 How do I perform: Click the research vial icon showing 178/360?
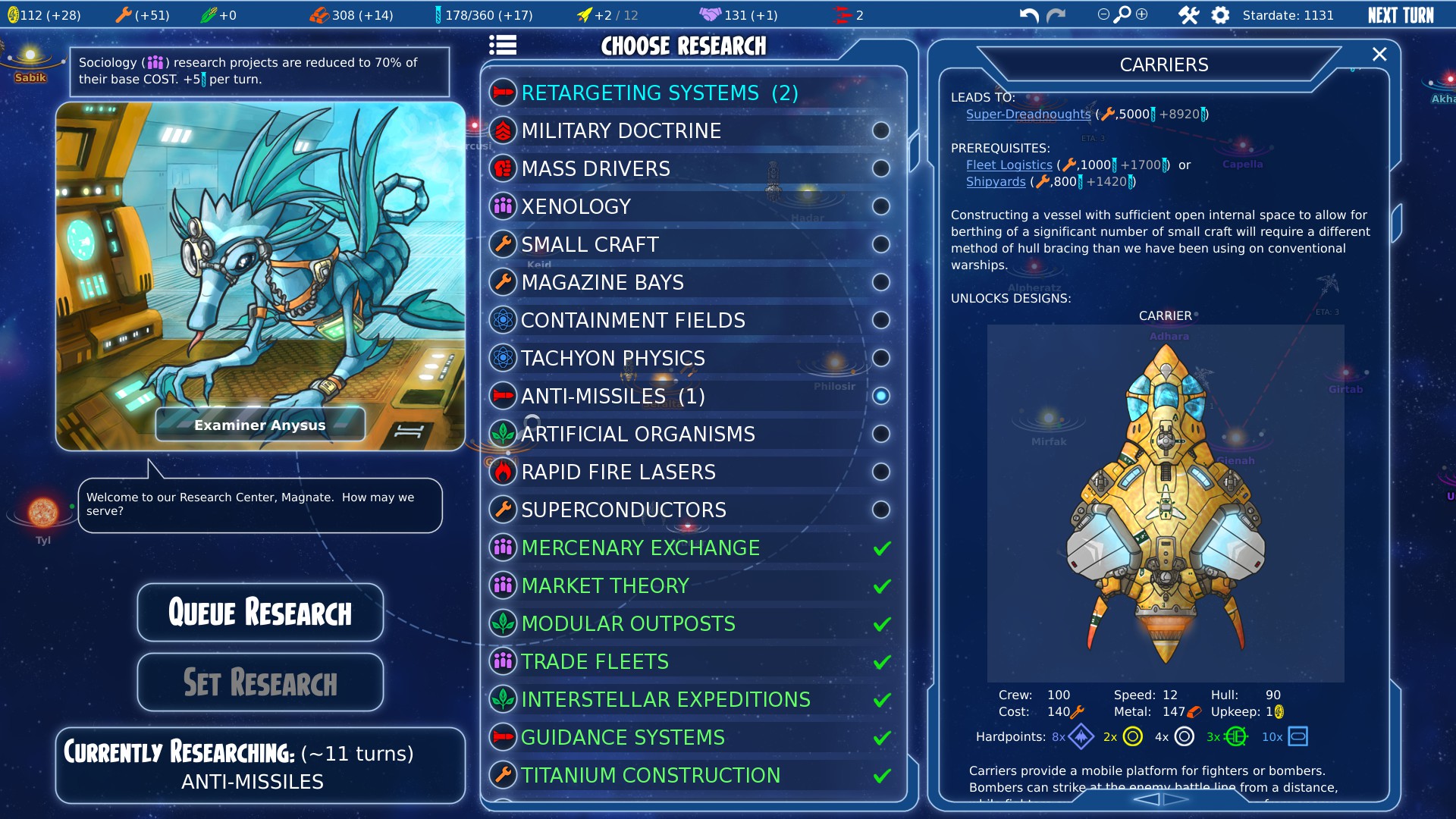[x=438, y=13]
